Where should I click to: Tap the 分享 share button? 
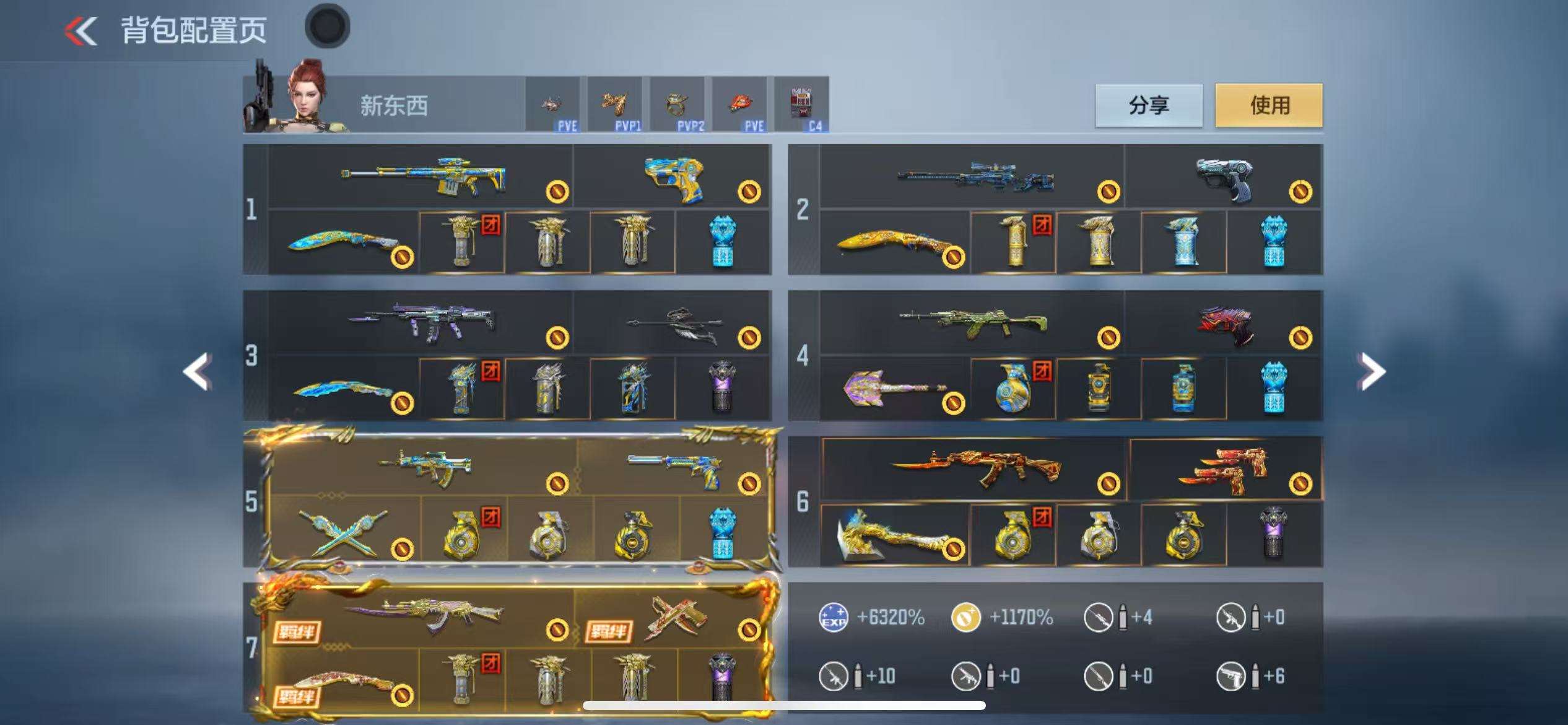pyautogui.click(x=1149, y=105)
